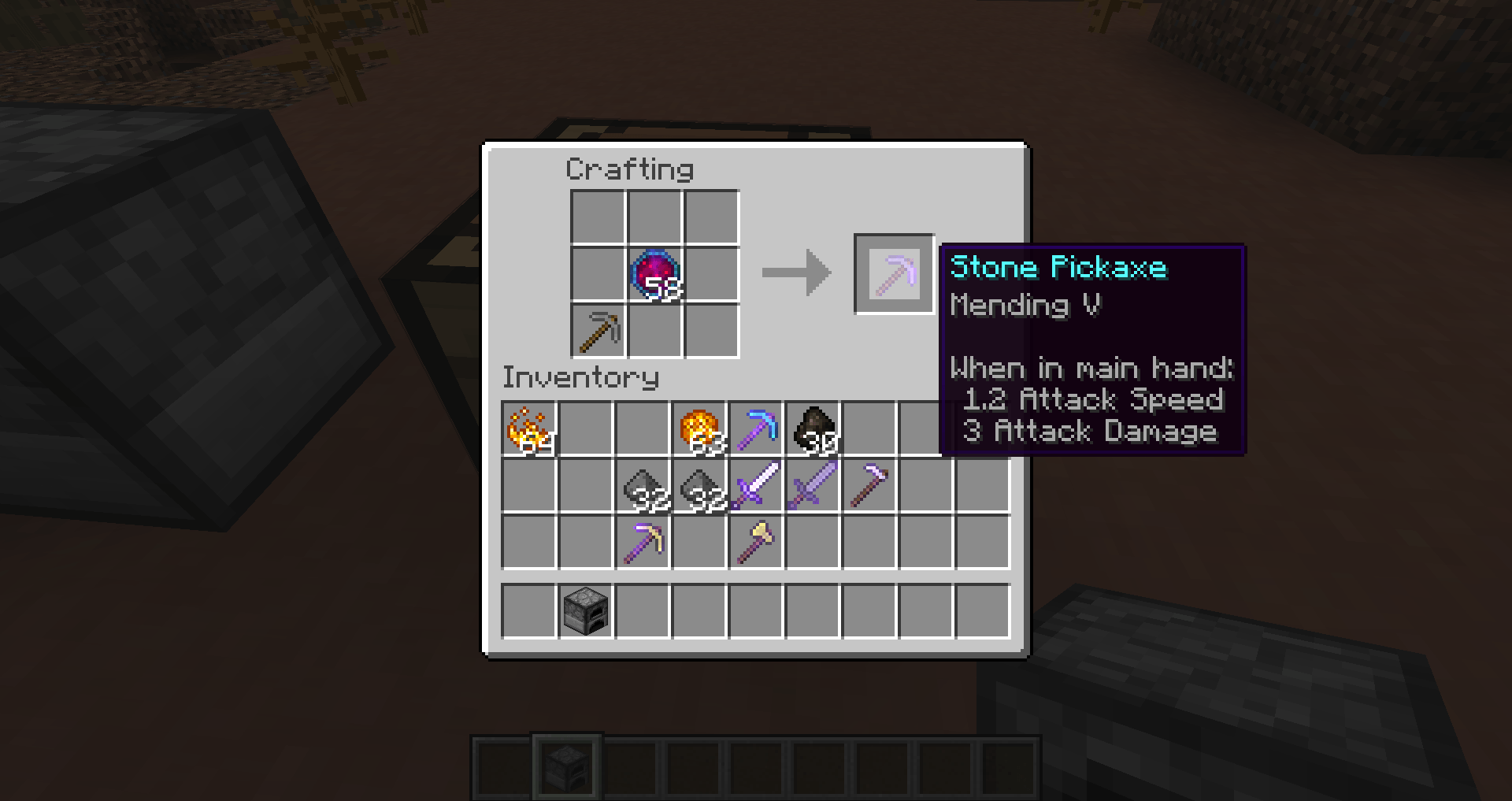1512x801 pixels.
Task: Pick up the enchanted diamond pickaxe
Action: [756, 429]
